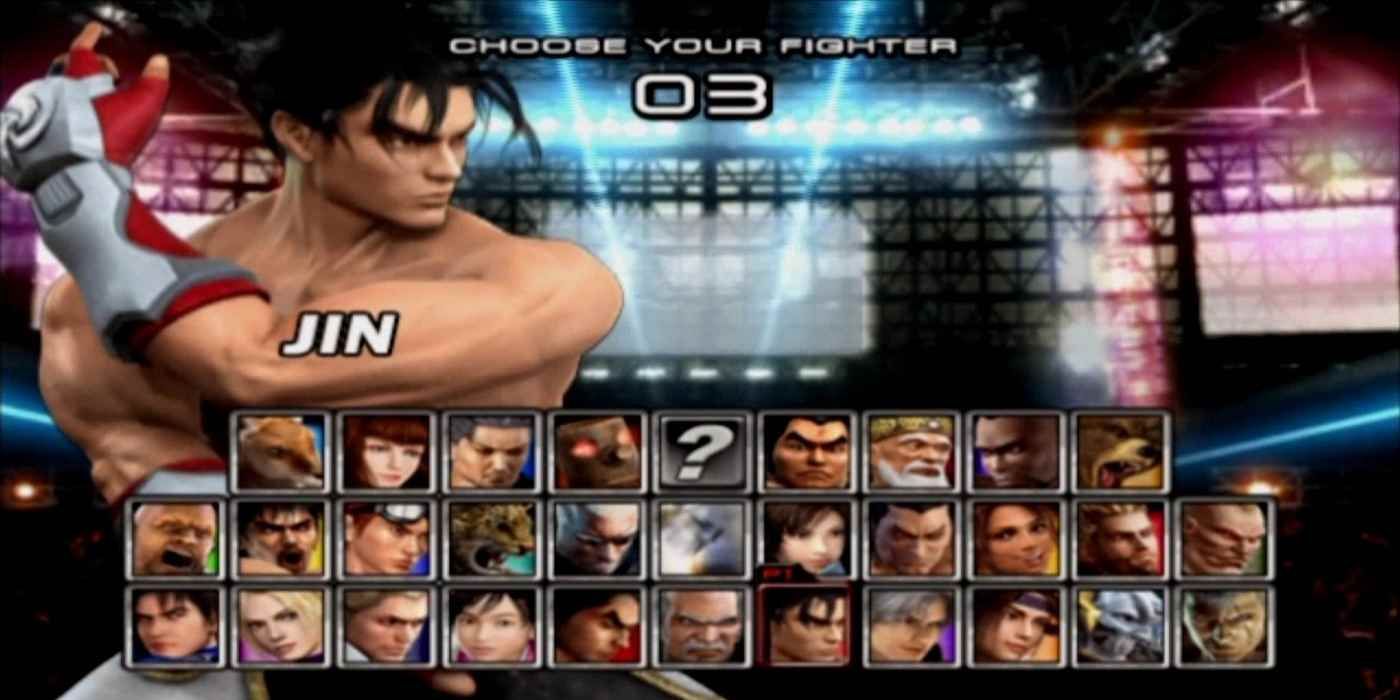
Task: Select bald shouting Craig Marduk portrait
Action: click(176, 538)
